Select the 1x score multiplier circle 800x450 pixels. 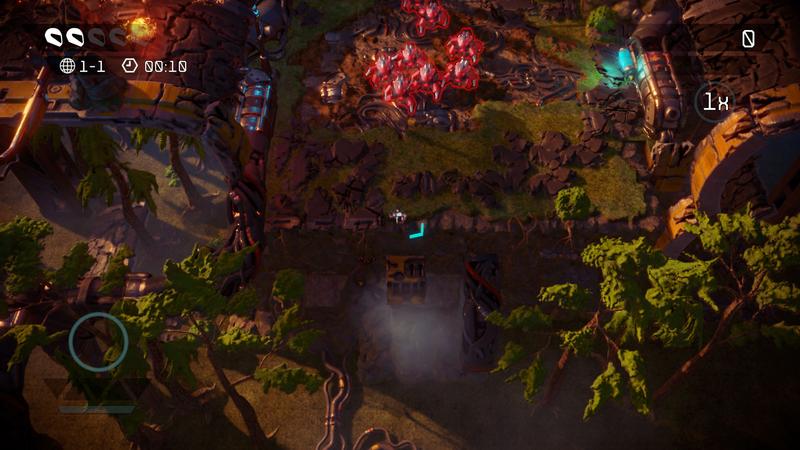tap(714, 101)
